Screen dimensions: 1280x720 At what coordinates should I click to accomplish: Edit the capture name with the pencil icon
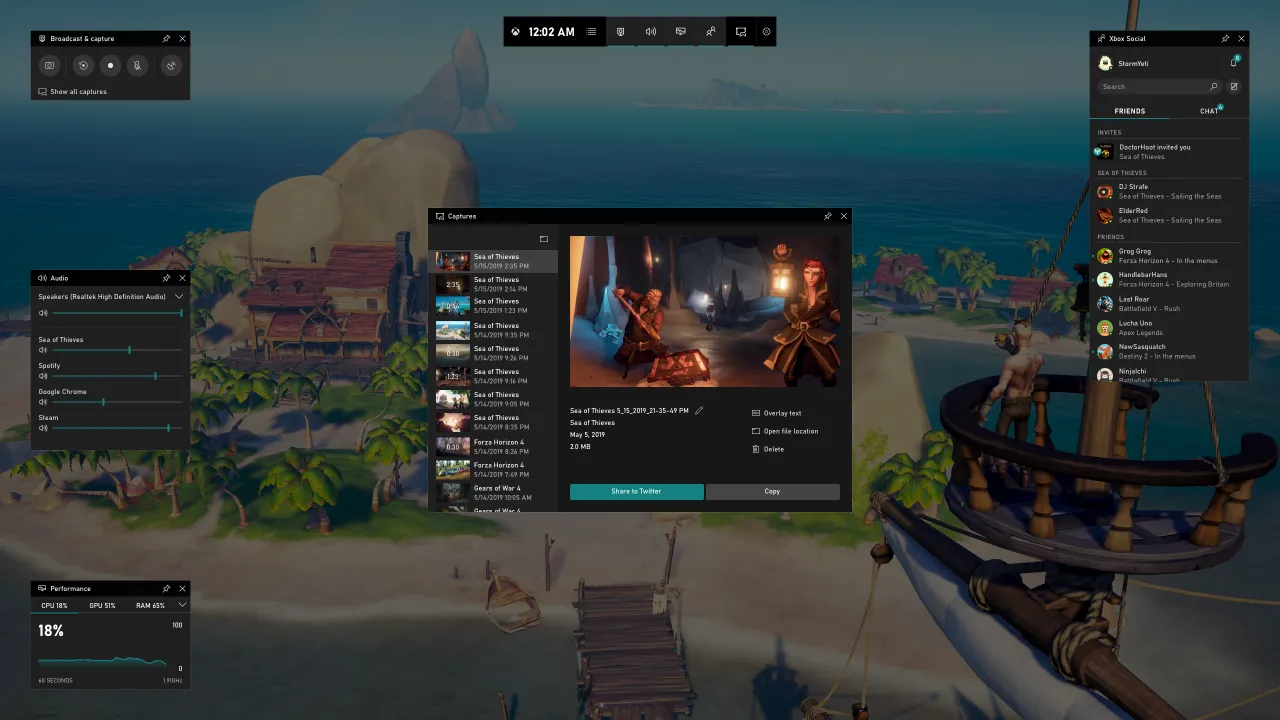697,410
